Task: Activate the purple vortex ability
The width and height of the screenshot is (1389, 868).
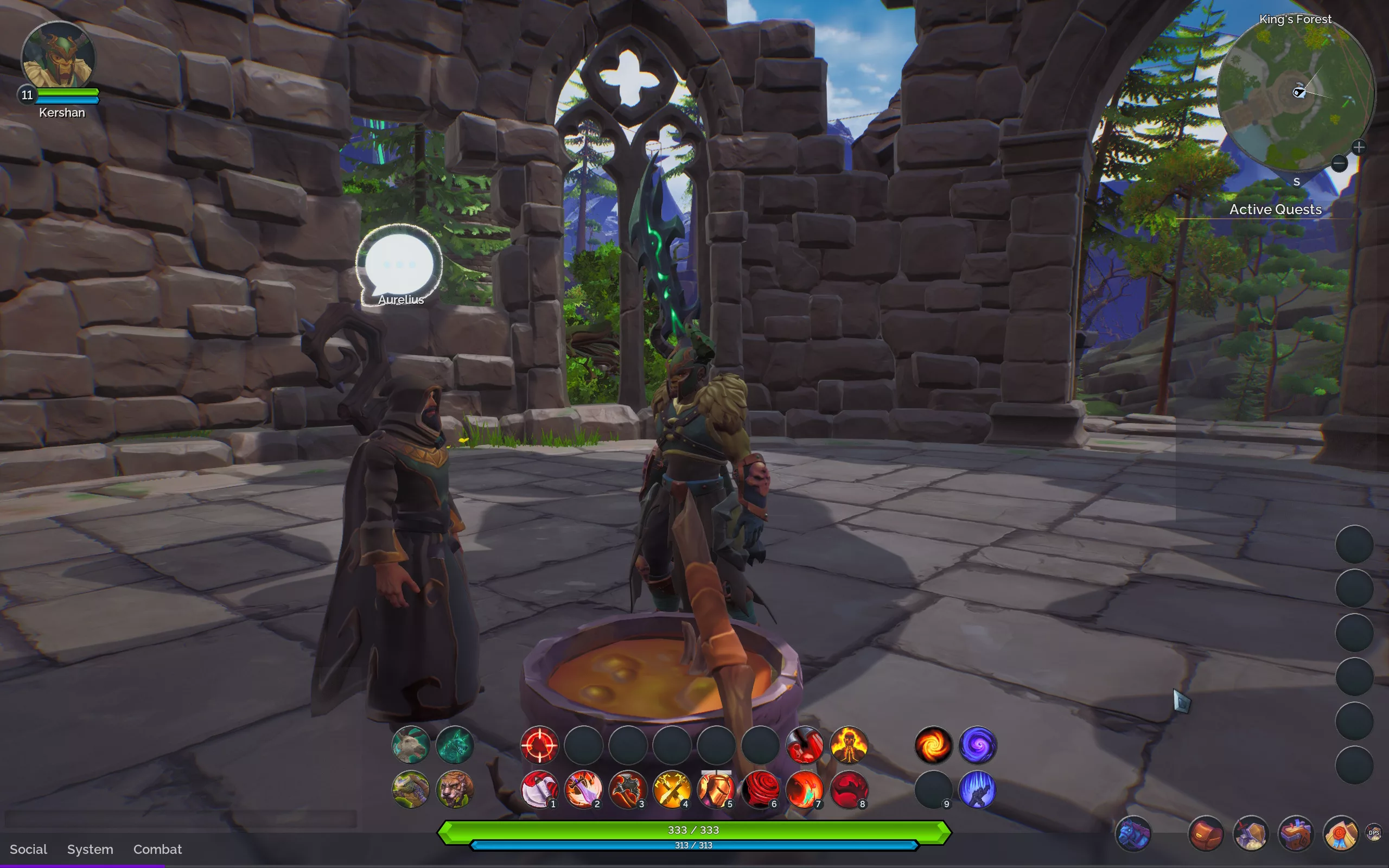Action: (x=978, y=745)
